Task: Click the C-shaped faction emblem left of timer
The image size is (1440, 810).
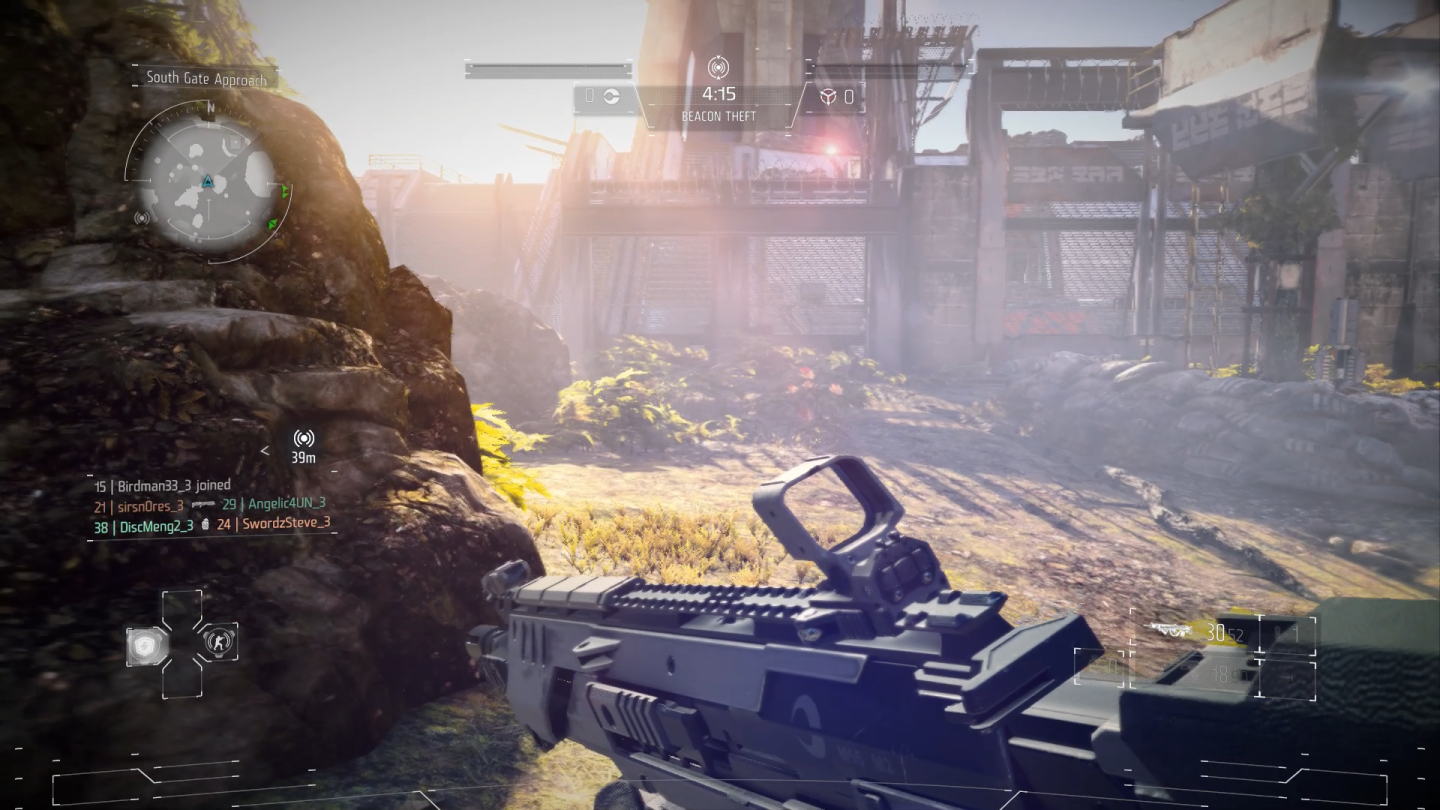Action: tap(611, 96)
